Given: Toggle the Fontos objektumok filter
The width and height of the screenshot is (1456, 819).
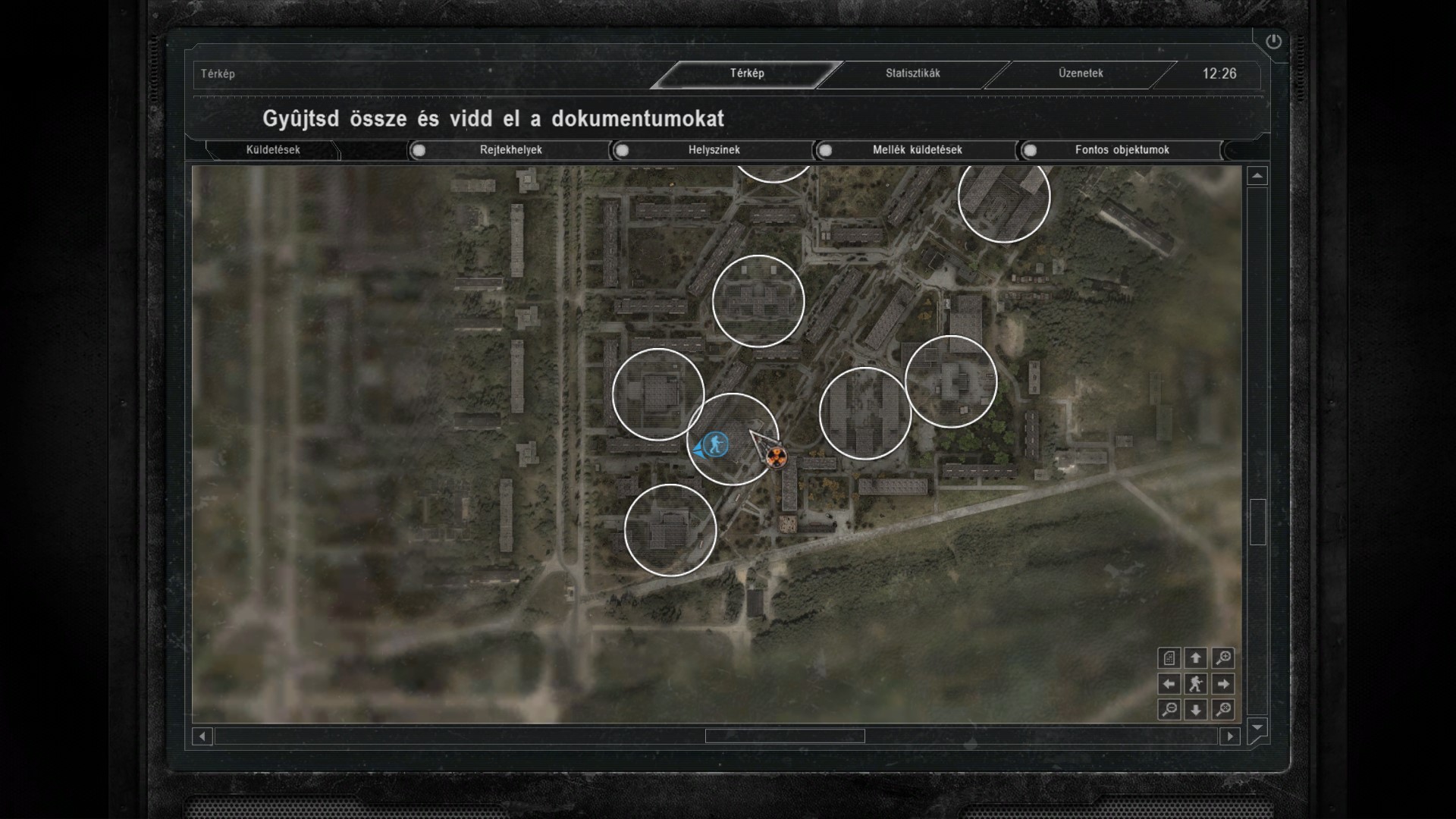Looking at the screenshot, I should coord(1030,150).
